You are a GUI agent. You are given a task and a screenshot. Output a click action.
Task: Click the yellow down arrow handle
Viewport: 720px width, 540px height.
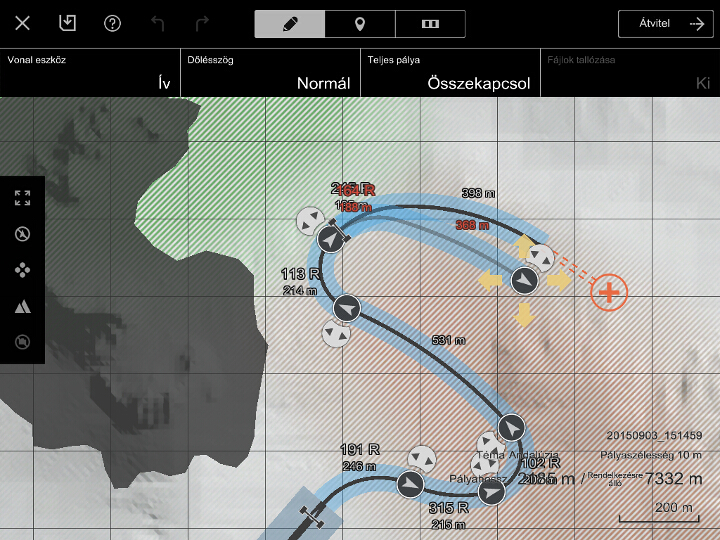coord(523,316)
